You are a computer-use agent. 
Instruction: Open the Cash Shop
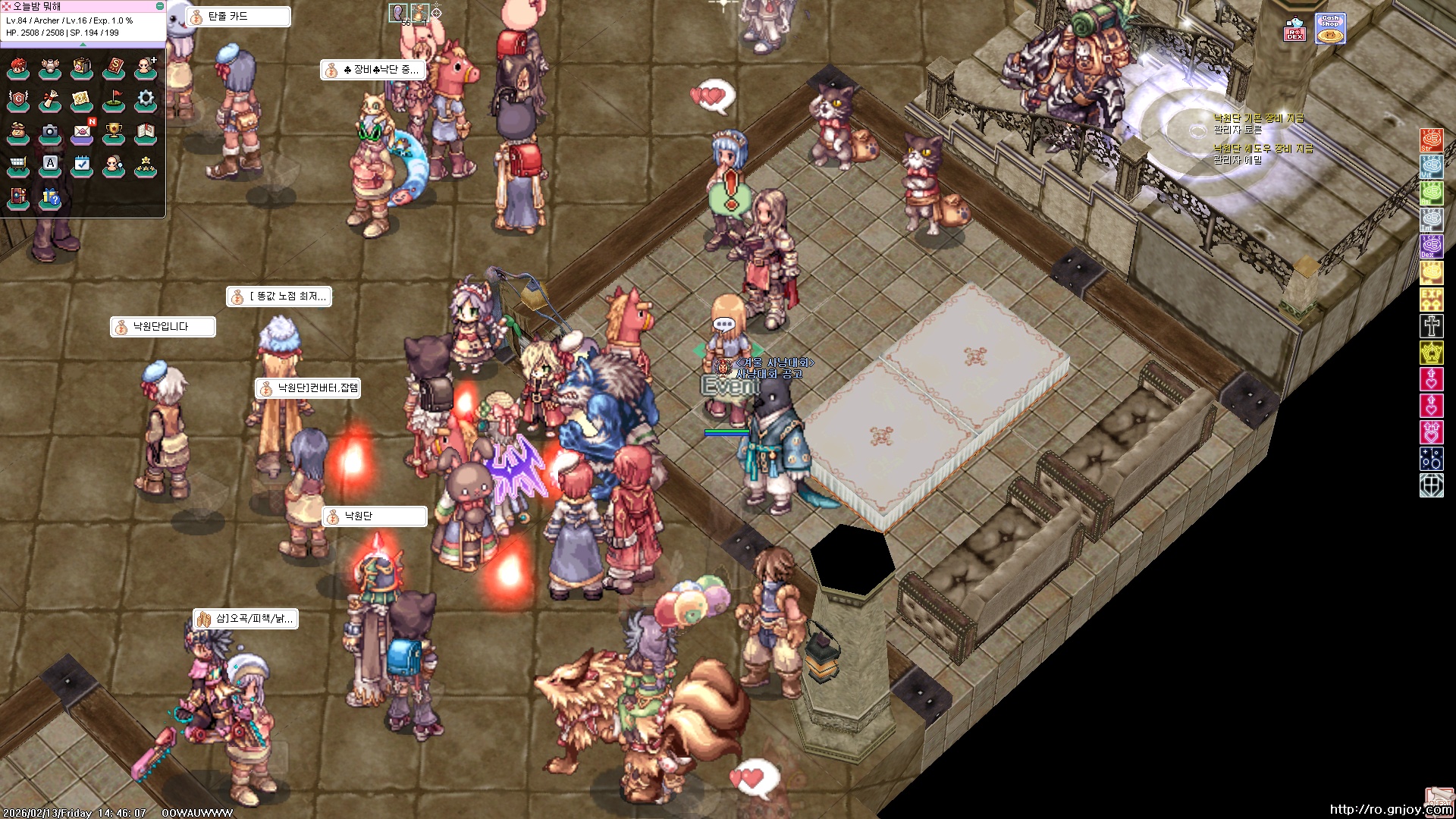click(x=1330, y=29)
